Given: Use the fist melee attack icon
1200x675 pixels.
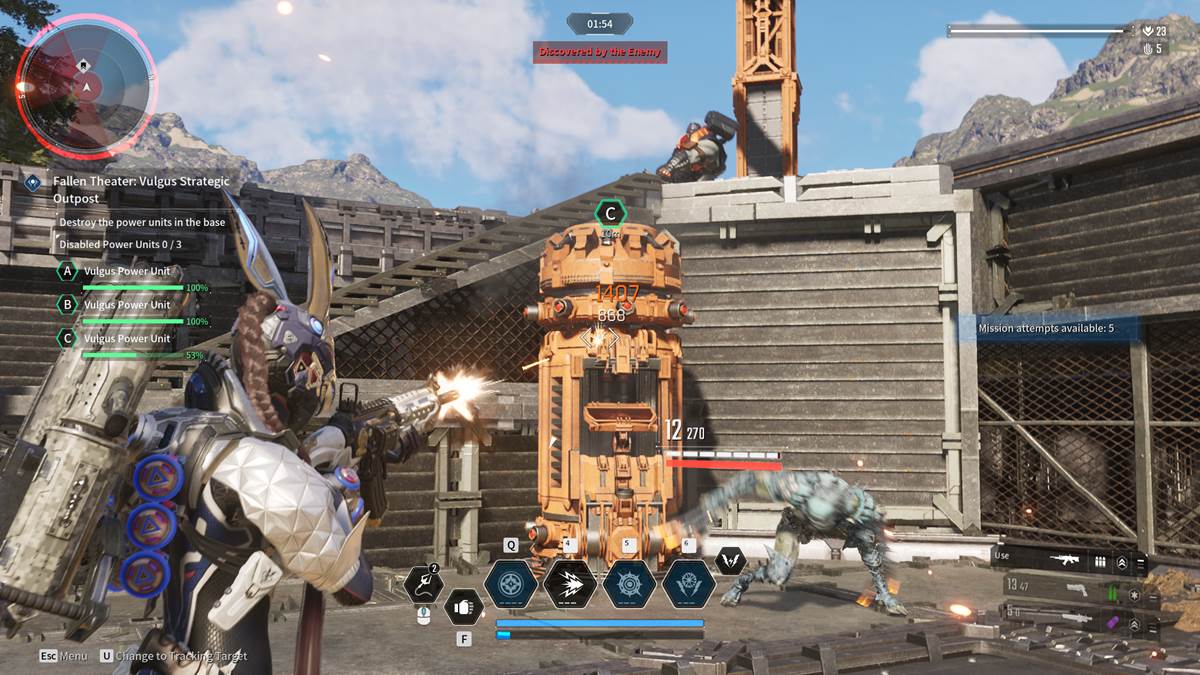Looking at the screenshot, I should [463, 607].
